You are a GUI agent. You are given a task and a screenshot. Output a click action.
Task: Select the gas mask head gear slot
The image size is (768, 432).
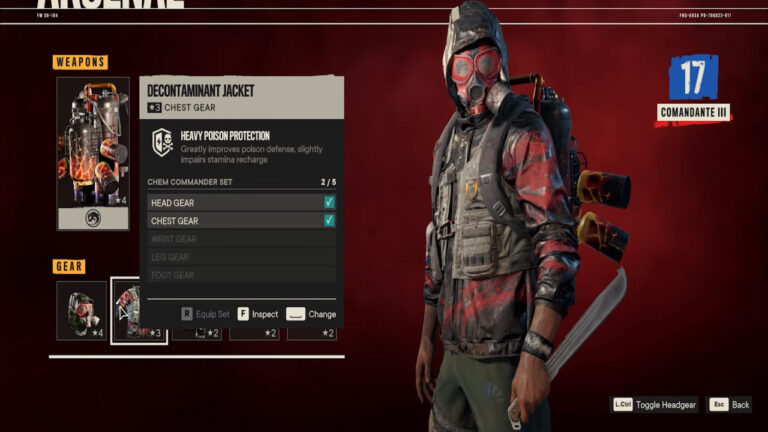(81, 310)
